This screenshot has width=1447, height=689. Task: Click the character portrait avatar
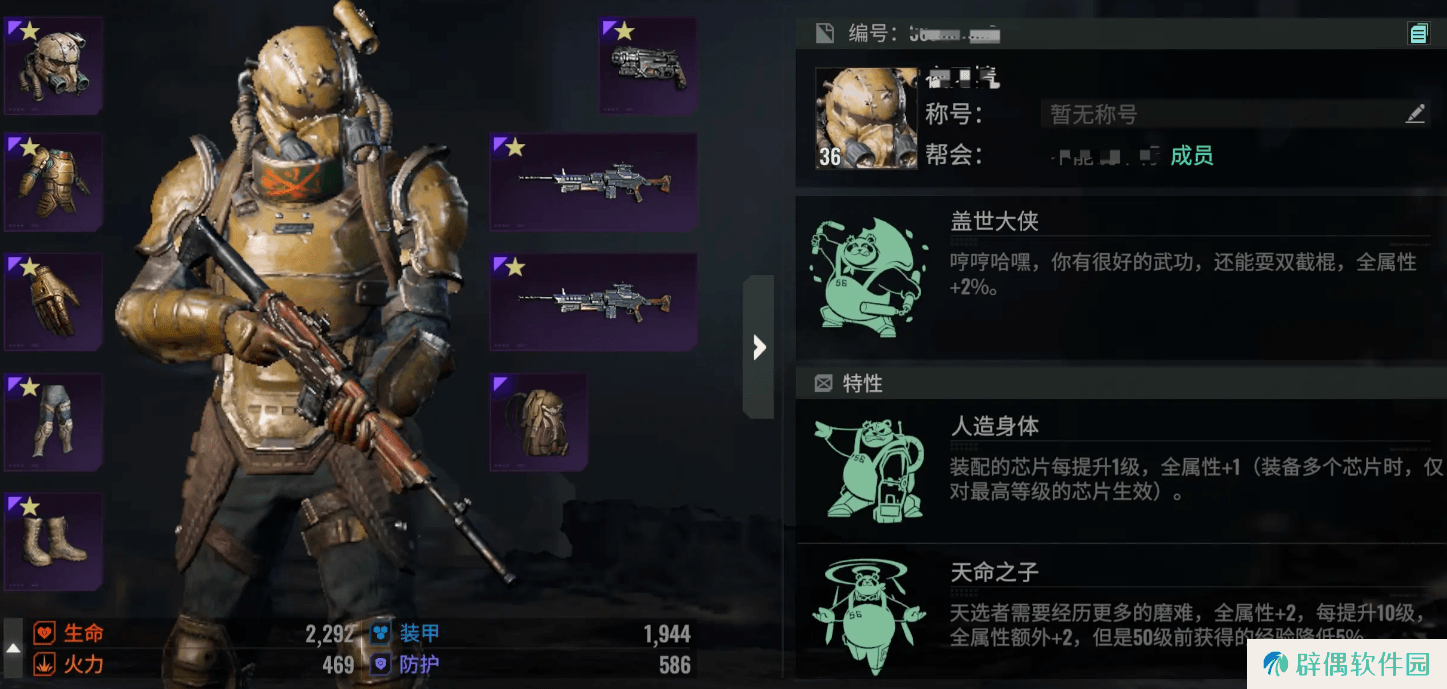tap(866, 118)
